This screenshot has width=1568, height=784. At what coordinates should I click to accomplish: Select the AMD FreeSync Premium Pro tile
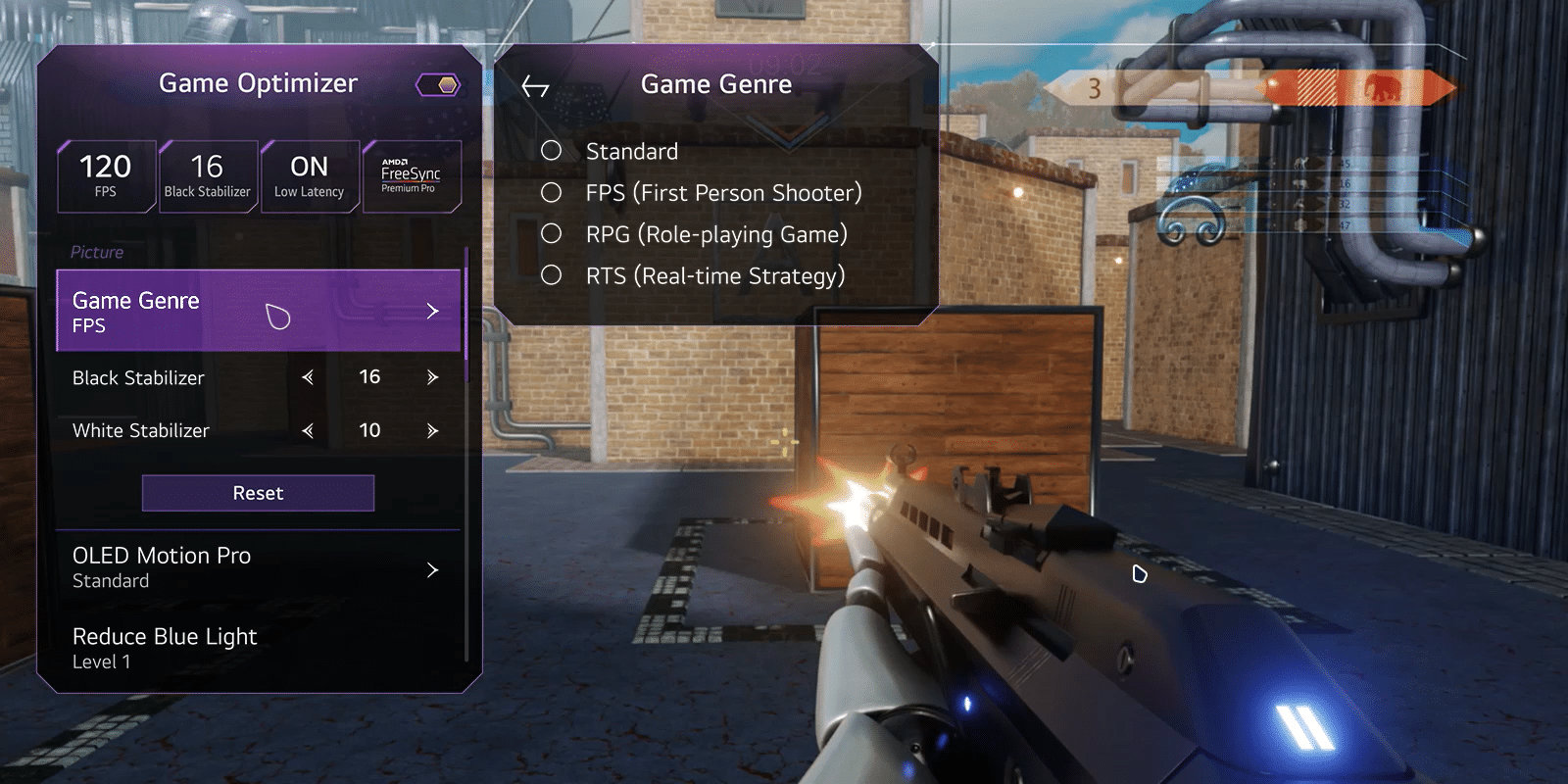[x=411, y=176]
